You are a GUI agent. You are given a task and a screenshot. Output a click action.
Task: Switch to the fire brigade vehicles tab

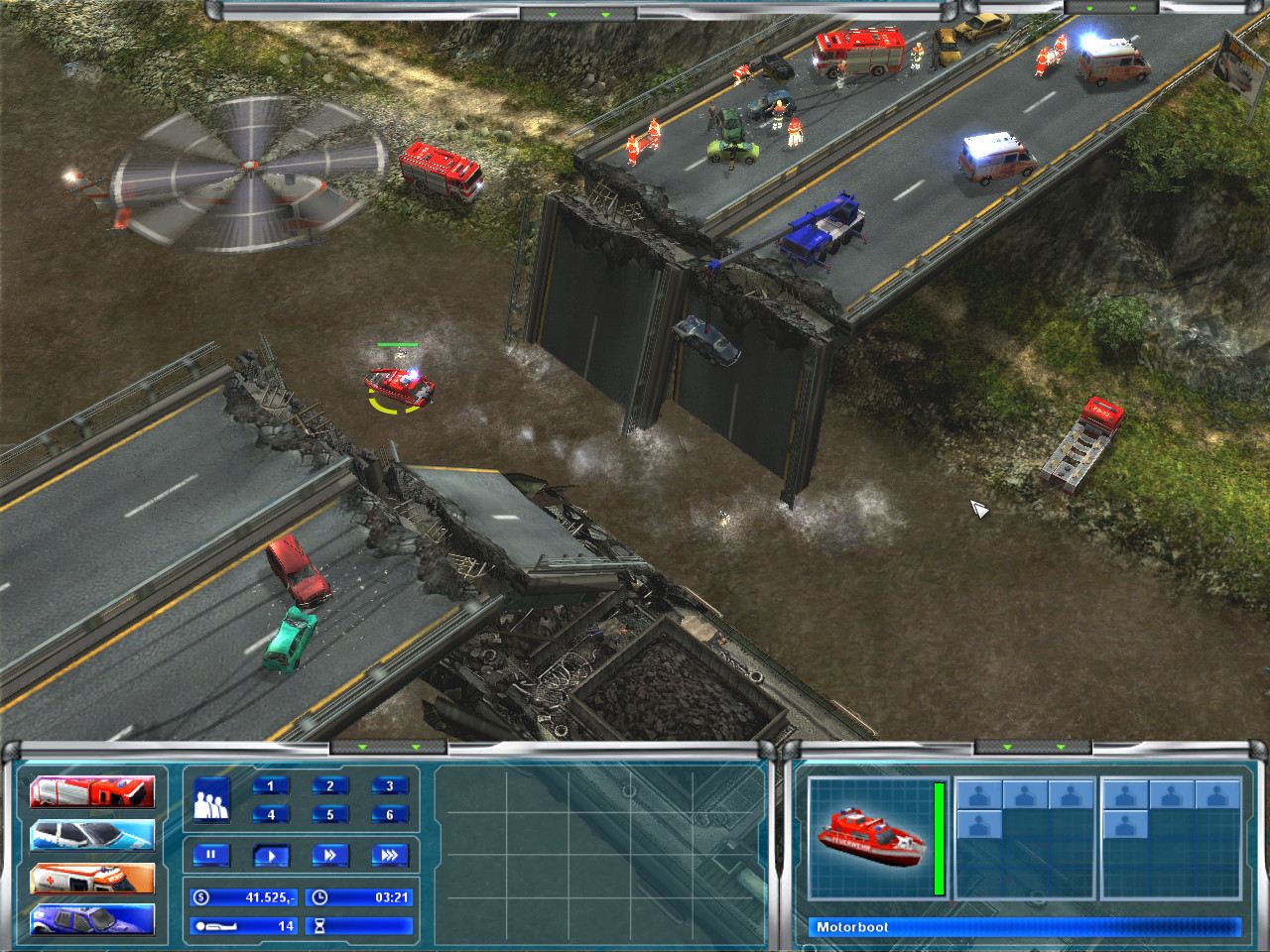click(94, 791)
